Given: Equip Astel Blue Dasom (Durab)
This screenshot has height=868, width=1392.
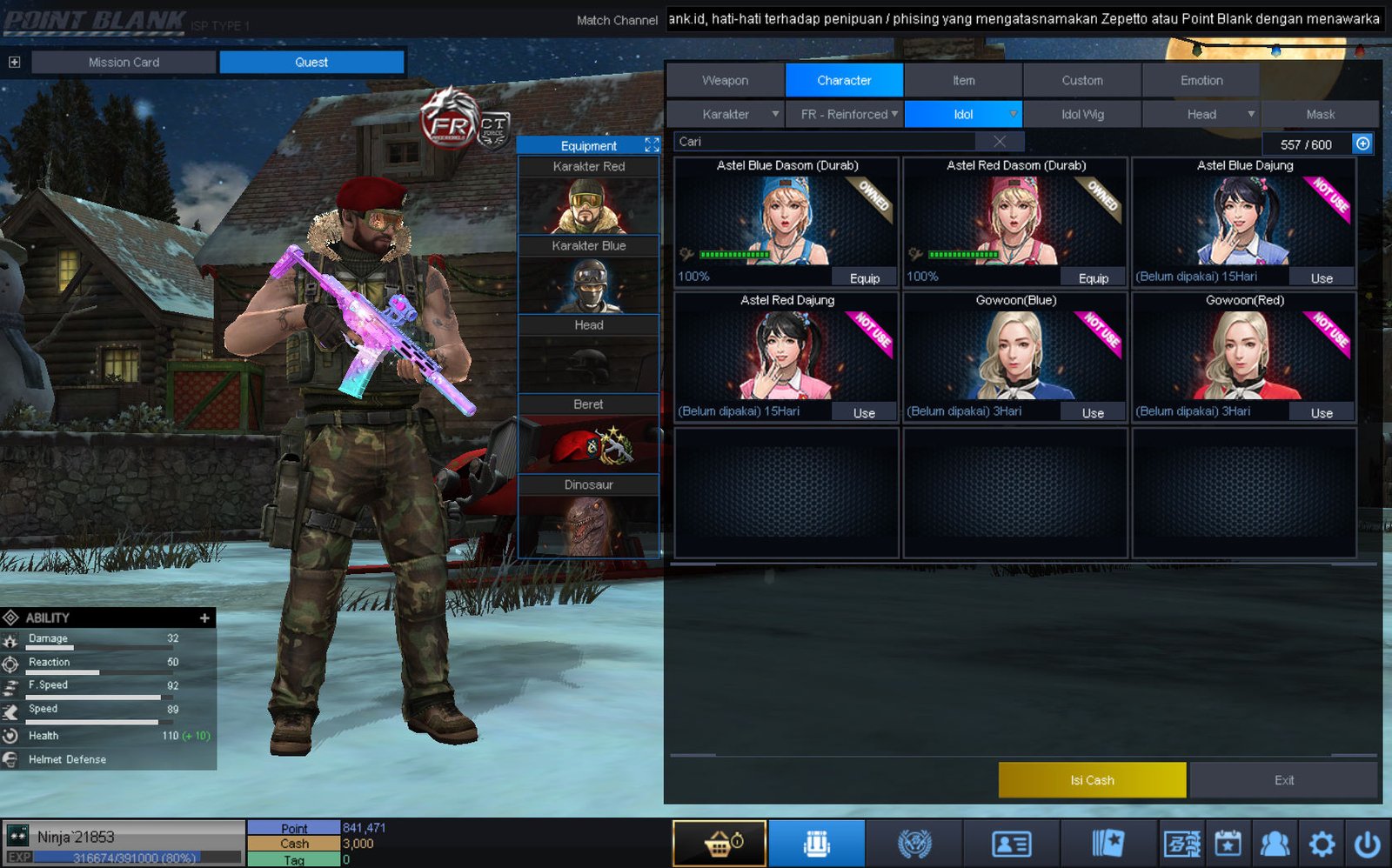Looking at the screenshot, I should tap(864, 278).
